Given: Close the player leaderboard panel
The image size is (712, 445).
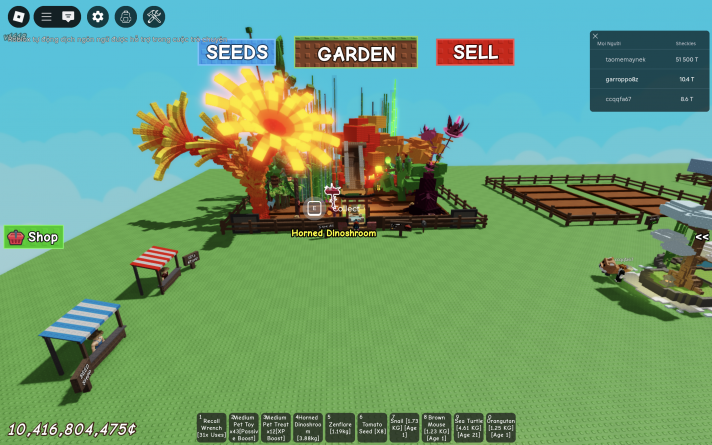Looking at the screenshot, I should point(595,36).
